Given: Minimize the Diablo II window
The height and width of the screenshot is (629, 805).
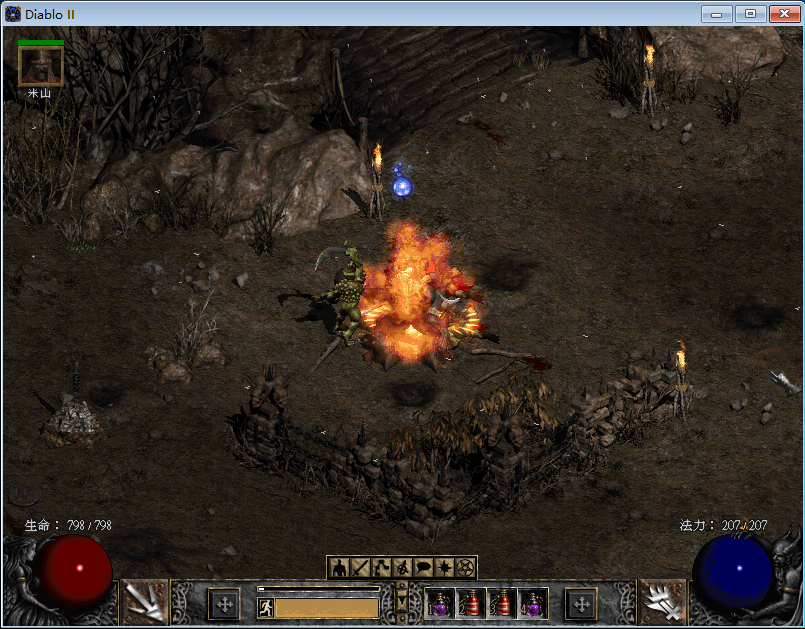Looking at the screenshot, I should (x=716, y=14).
